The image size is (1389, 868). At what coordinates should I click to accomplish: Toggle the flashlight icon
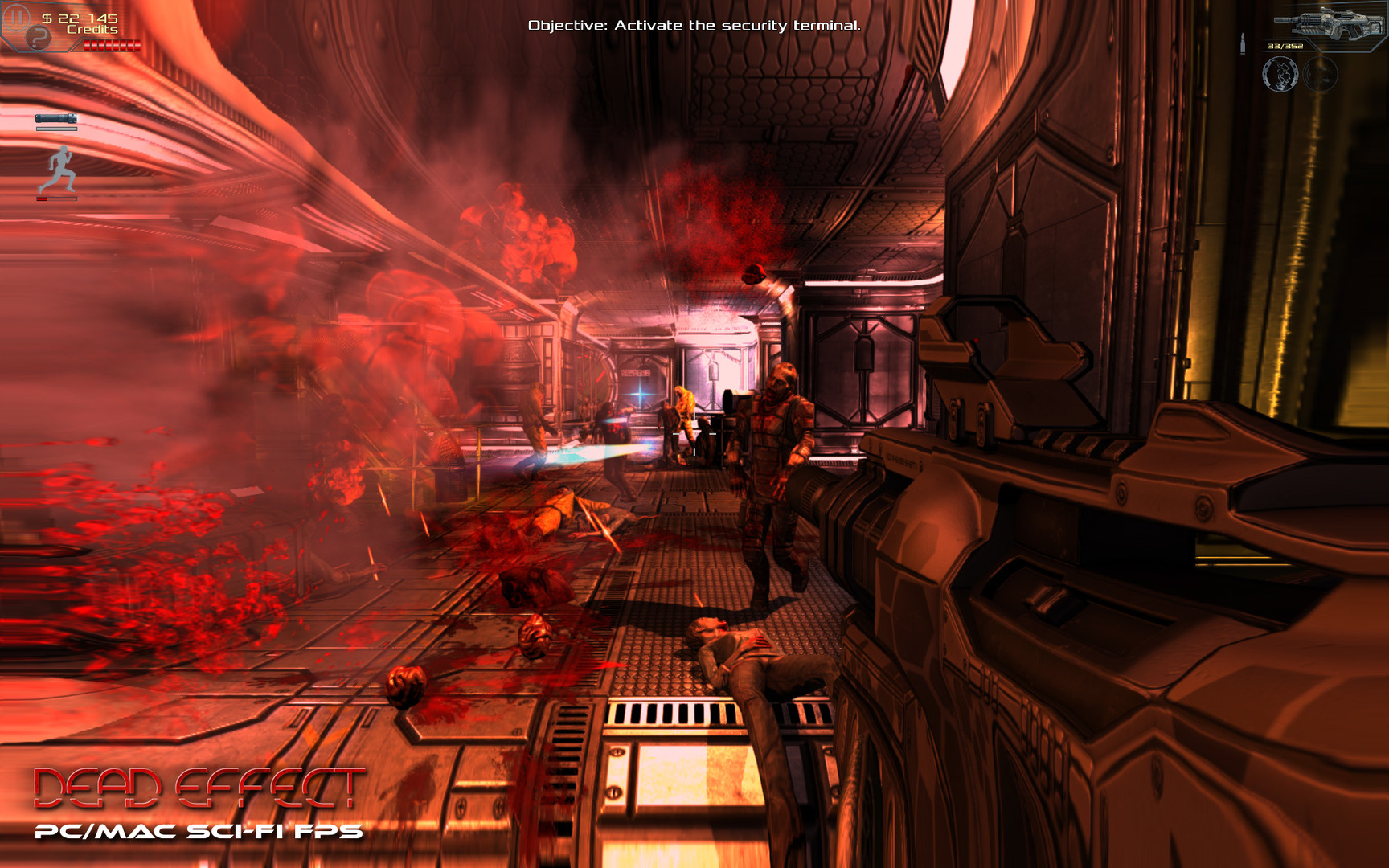click(56, 119)
